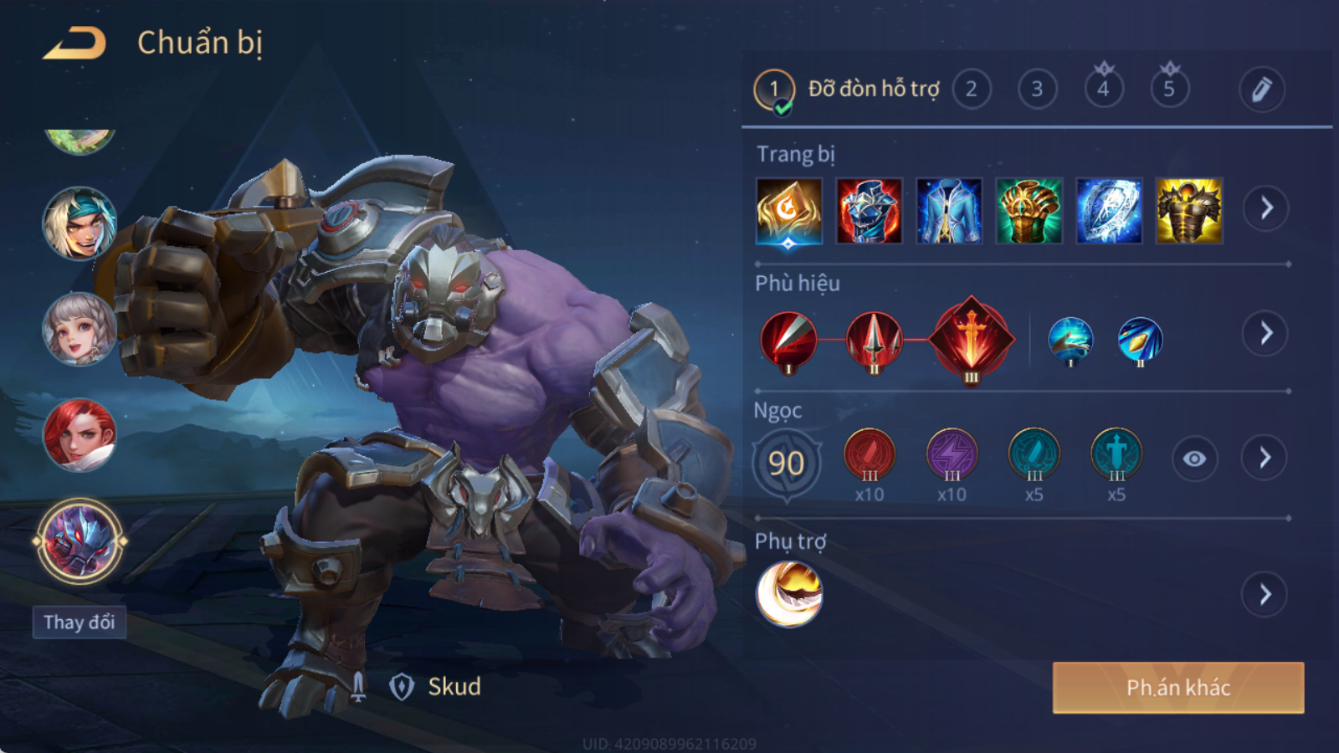Select build preset 5
The image size is (1339, 753).
(1169, 89)
